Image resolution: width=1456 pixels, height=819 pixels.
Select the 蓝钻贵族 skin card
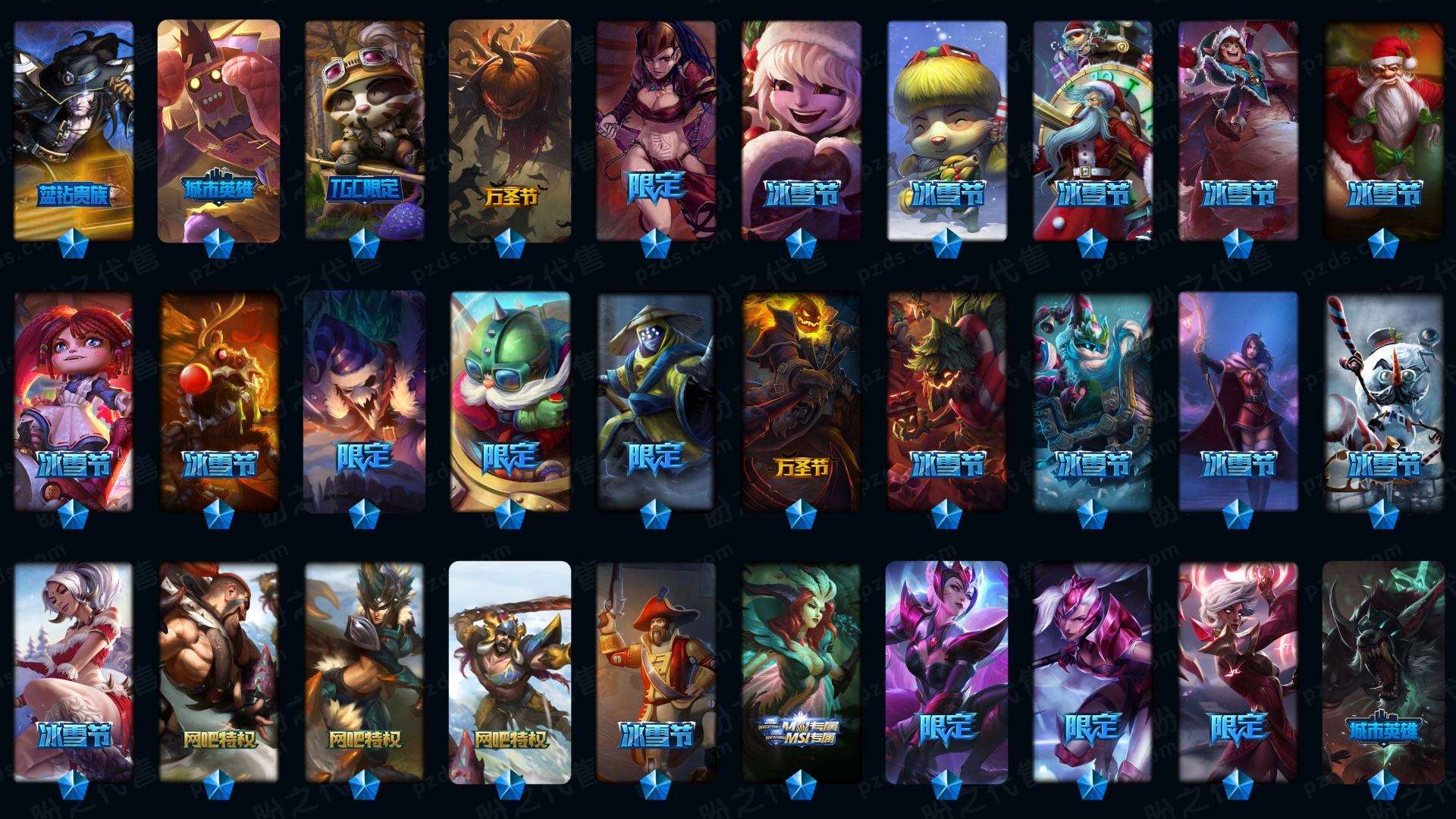coord(74,130)
